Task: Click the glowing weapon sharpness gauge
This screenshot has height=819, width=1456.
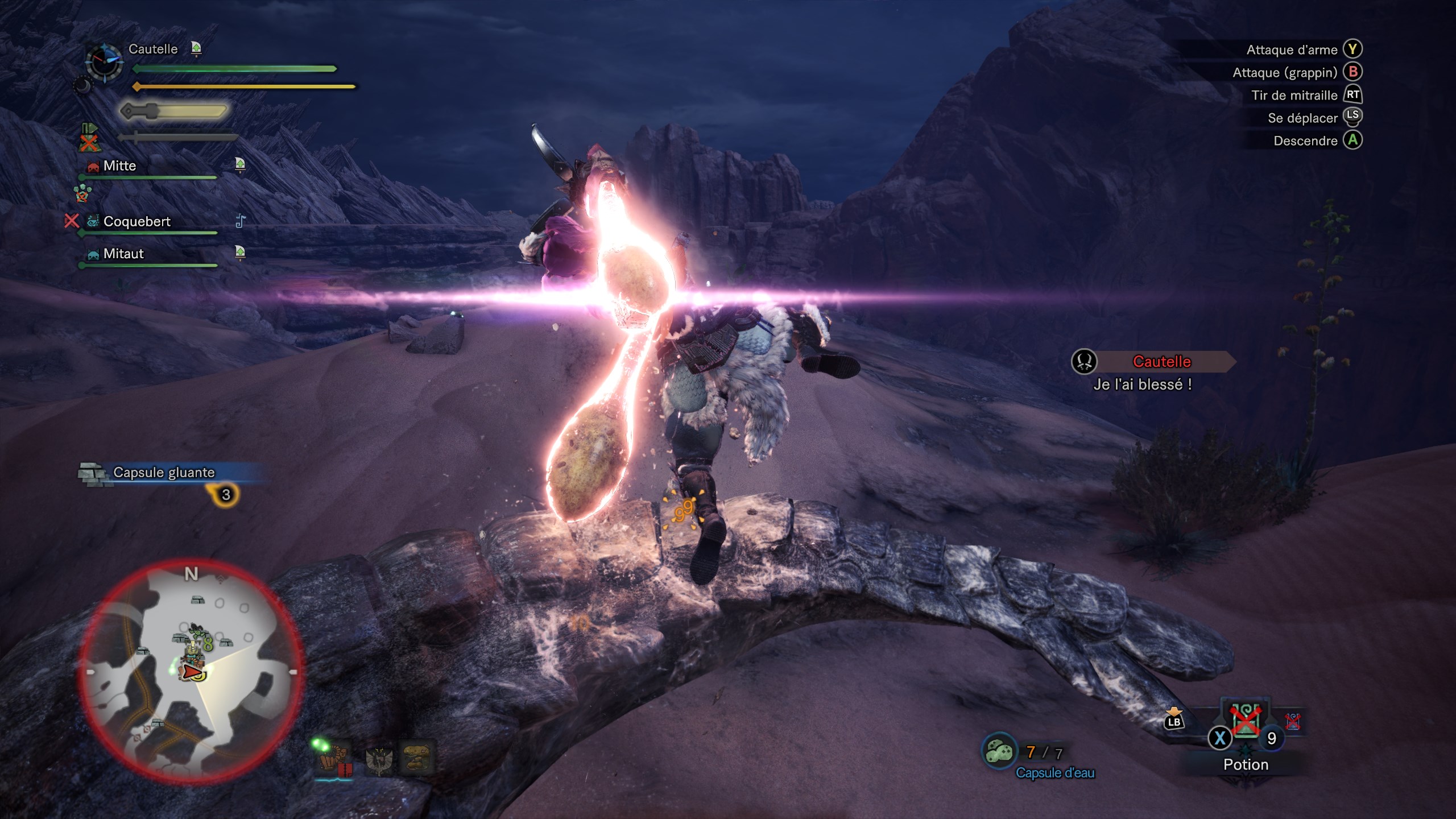Action: tap(174, 111)
